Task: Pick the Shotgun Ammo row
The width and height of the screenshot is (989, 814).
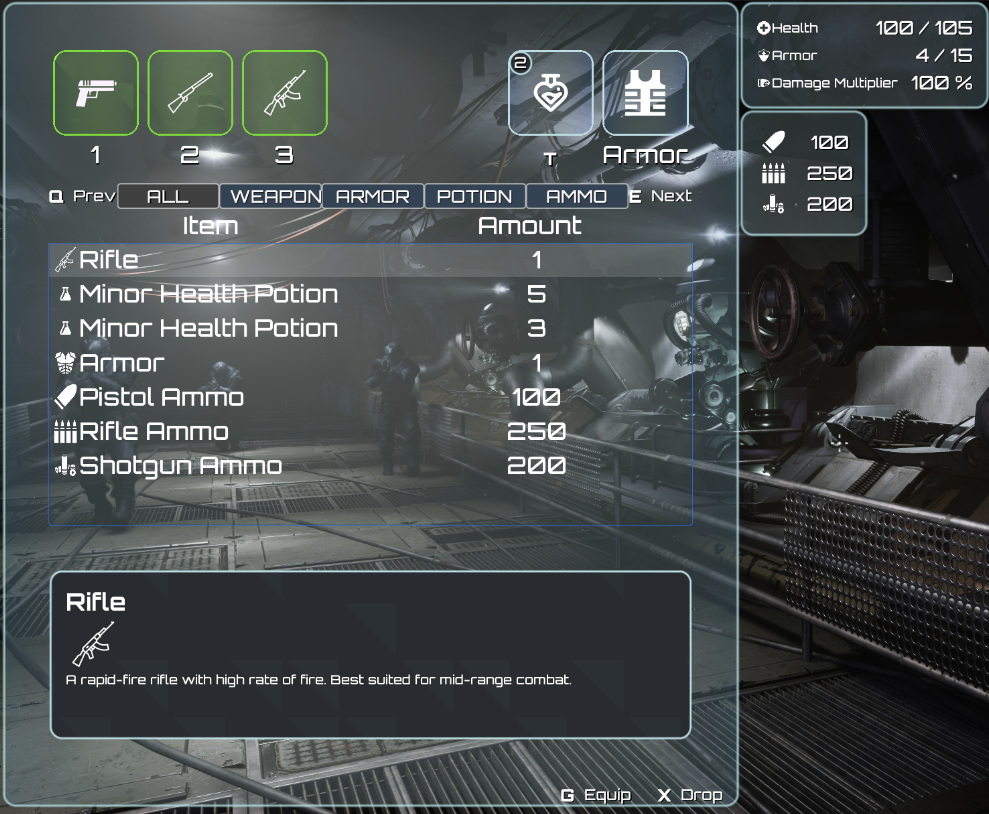Action: coord(370,466)
